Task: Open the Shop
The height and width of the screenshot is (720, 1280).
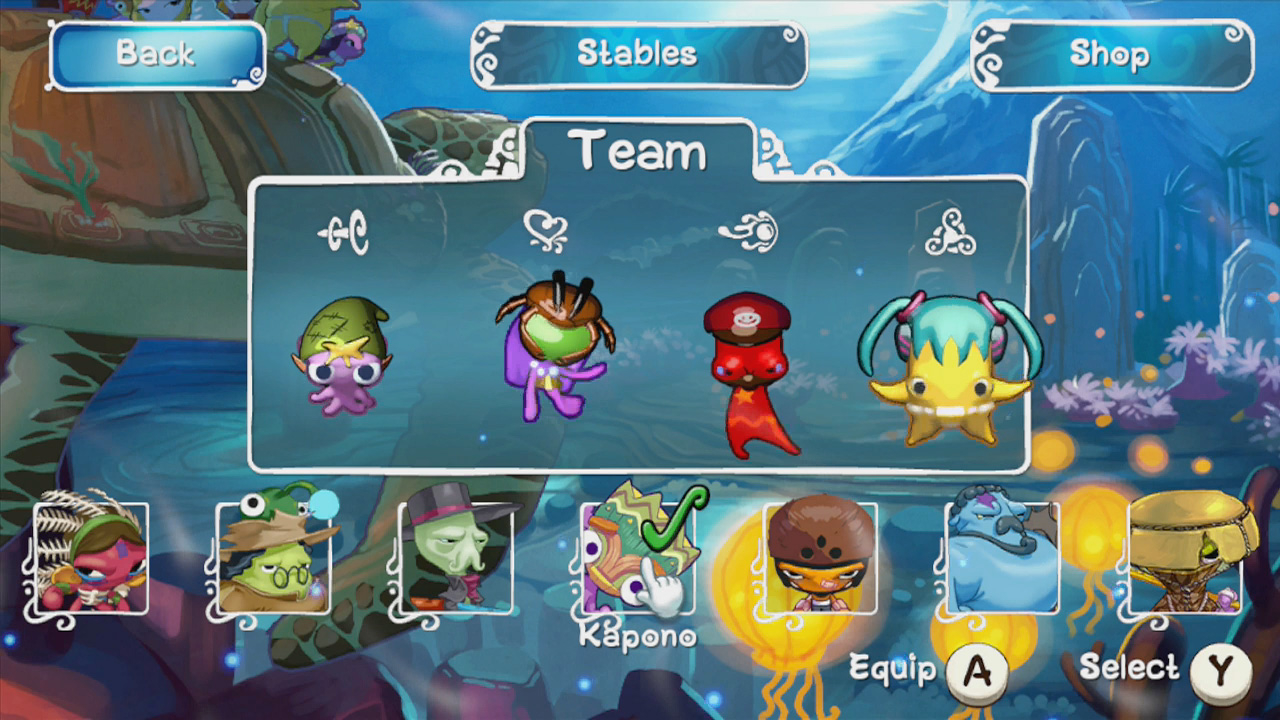Action: pos(1110,57)
